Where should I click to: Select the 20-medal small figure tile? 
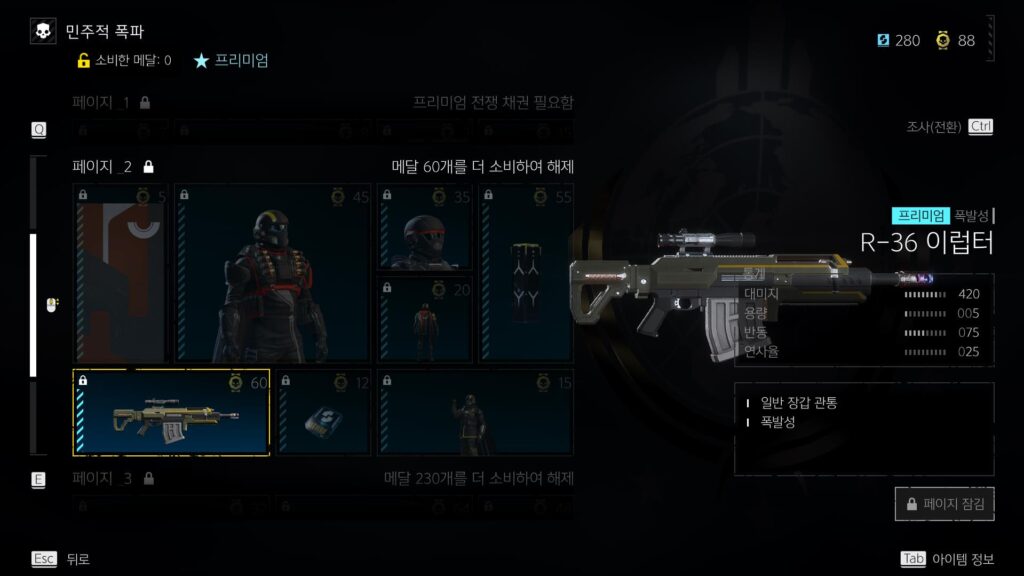coord(425,319)
